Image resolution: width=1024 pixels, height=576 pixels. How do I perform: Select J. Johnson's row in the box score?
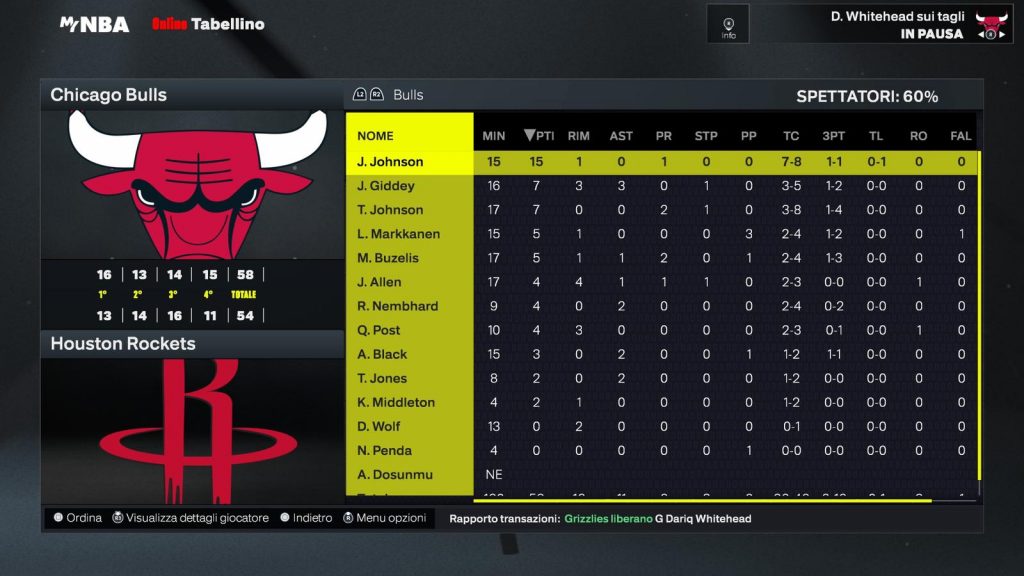tap(390, 162)
